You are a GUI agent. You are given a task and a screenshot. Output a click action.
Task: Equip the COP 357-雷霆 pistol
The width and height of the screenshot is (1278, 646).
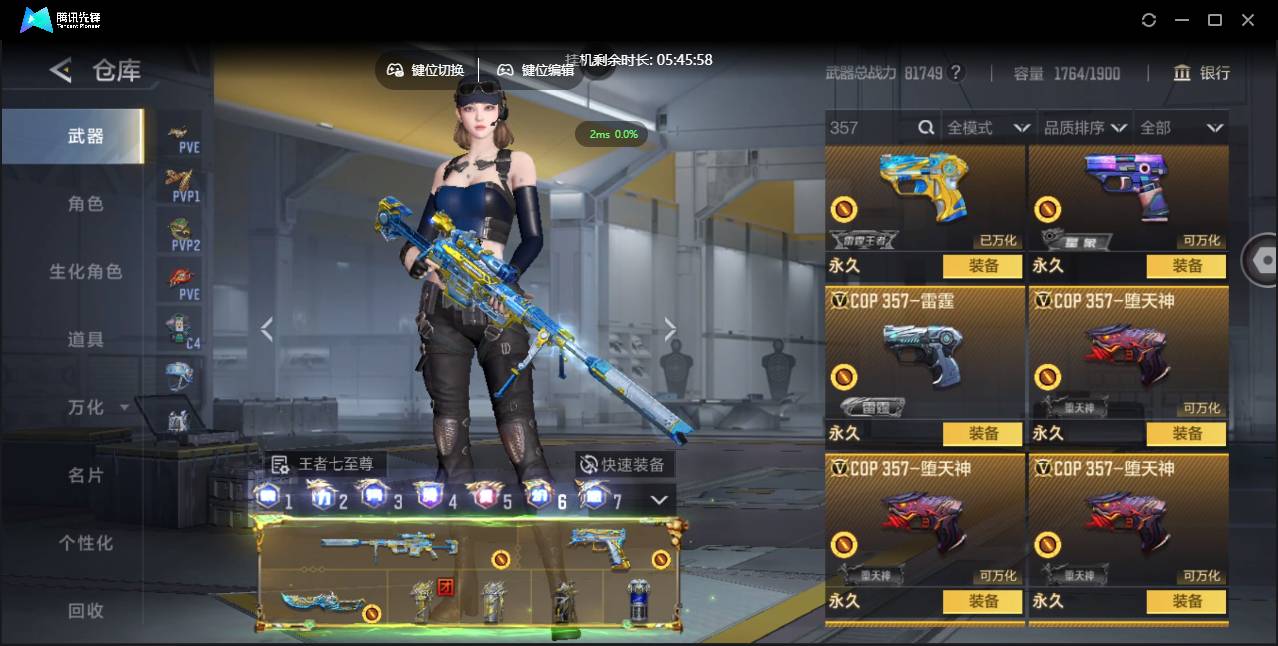983,434
